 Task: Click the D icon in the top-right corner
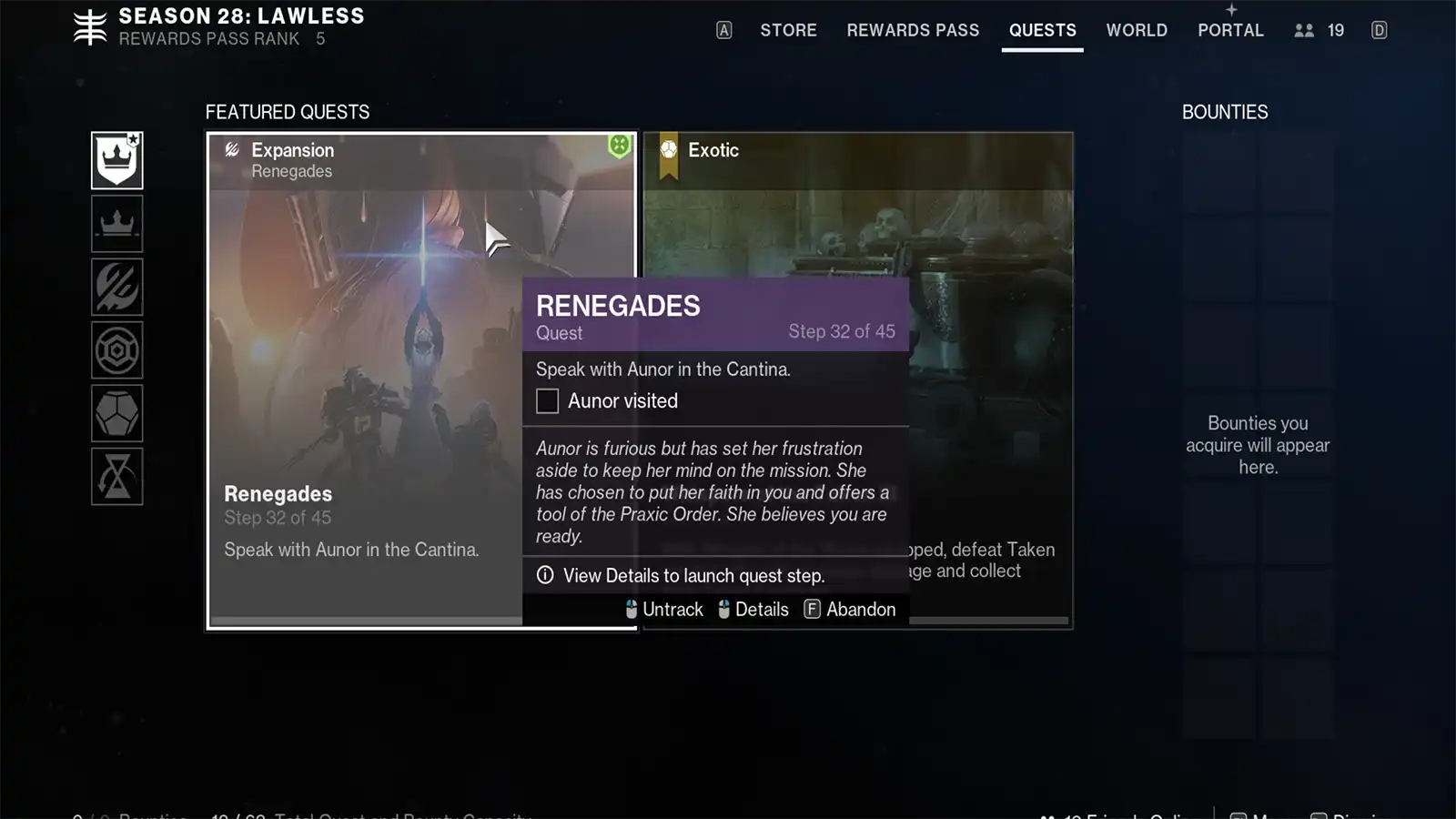click(x=1378, y=30)
